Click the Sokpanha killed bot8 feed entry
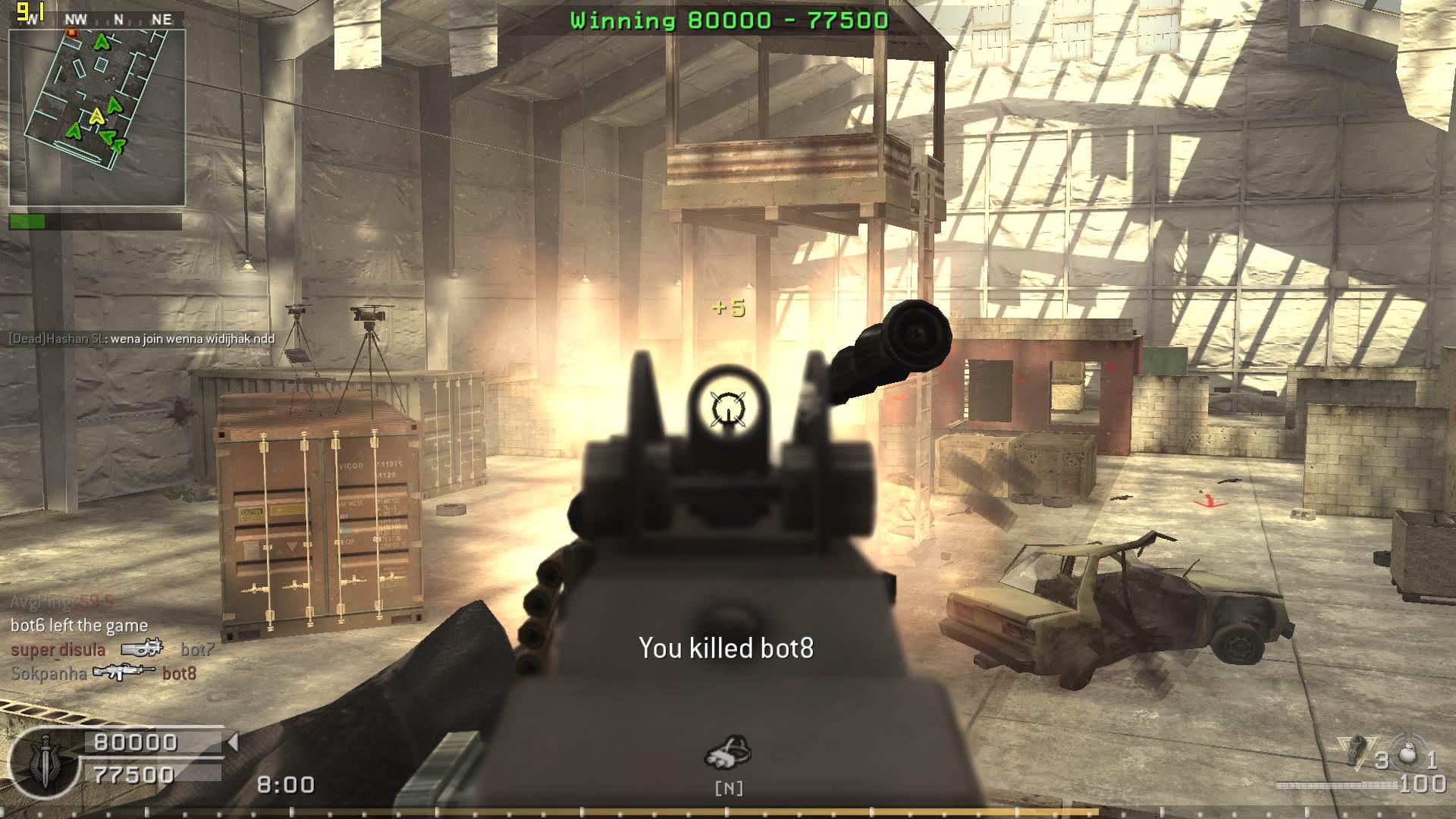The width and height of the screenshot is (1456, 819). pos(104,673)
